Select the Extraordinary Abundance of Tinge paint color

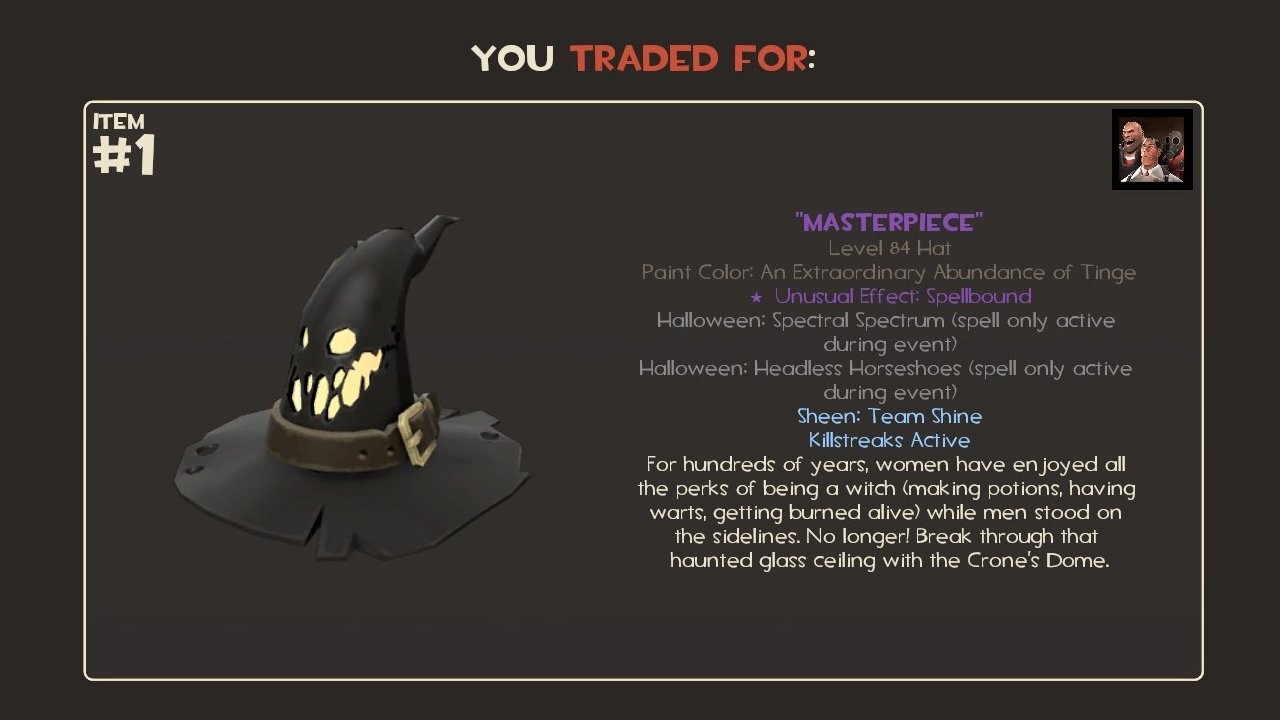[940, 272]
